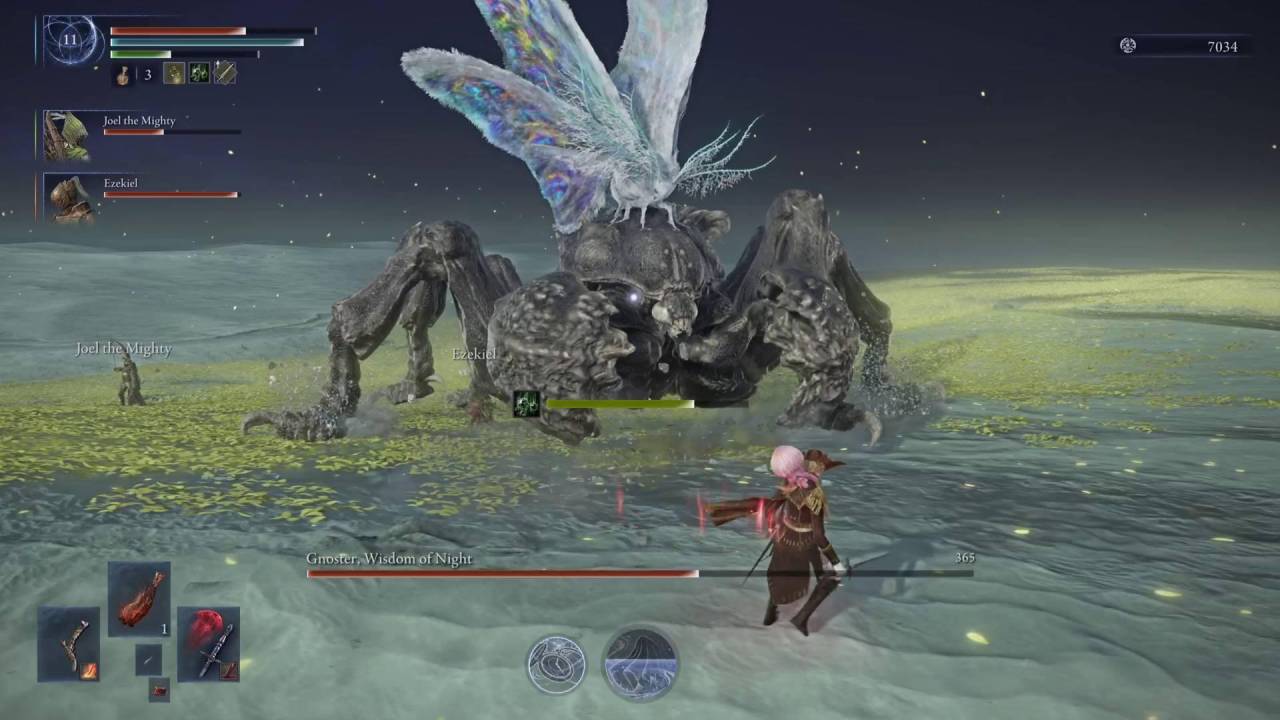1280x720 pixels.
Task: Inspect the golden status buff icon
Action: click(x=174, y=73)
